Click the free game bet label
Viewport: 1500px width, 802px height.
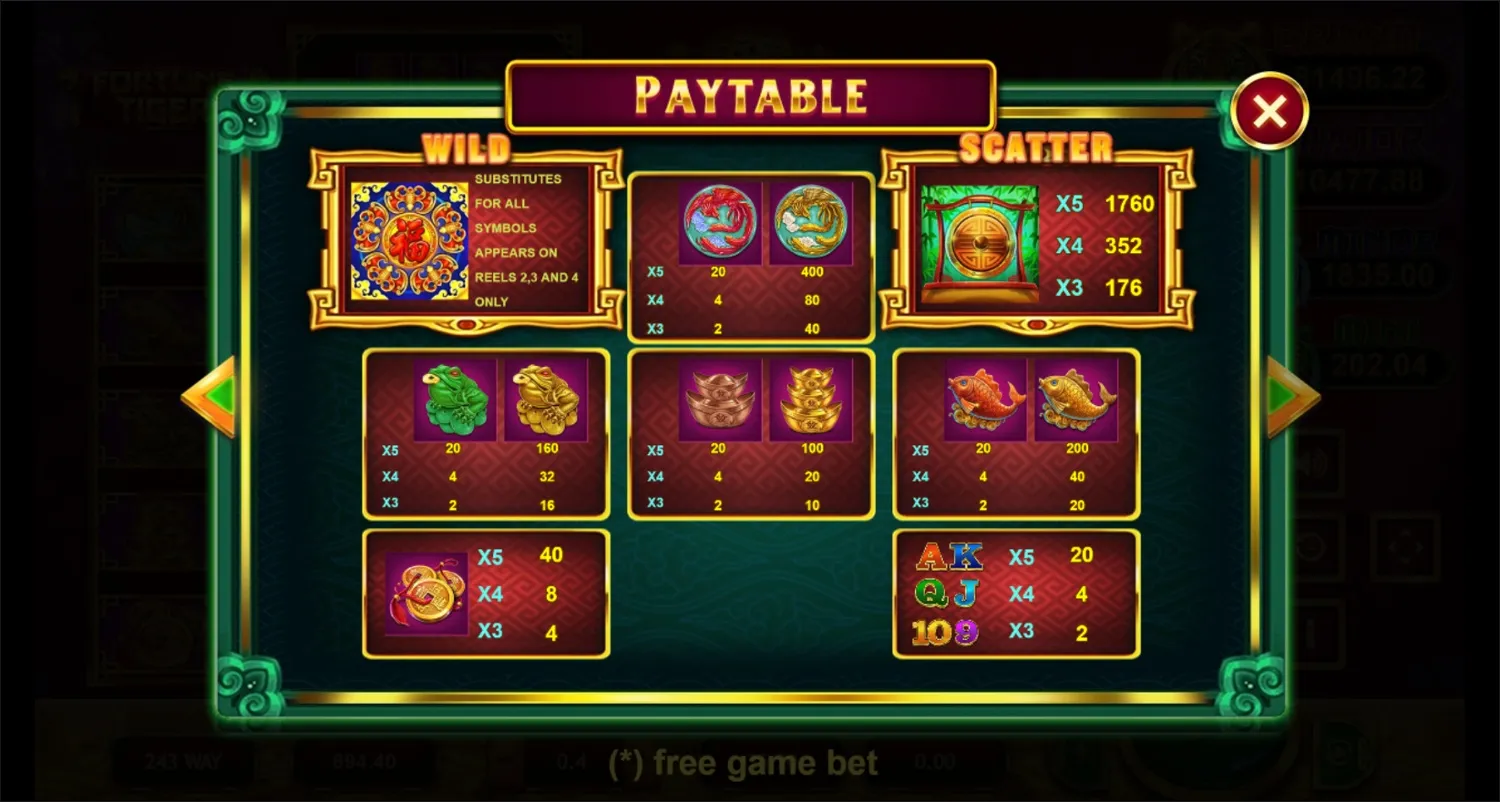click(x=741, y=762)
